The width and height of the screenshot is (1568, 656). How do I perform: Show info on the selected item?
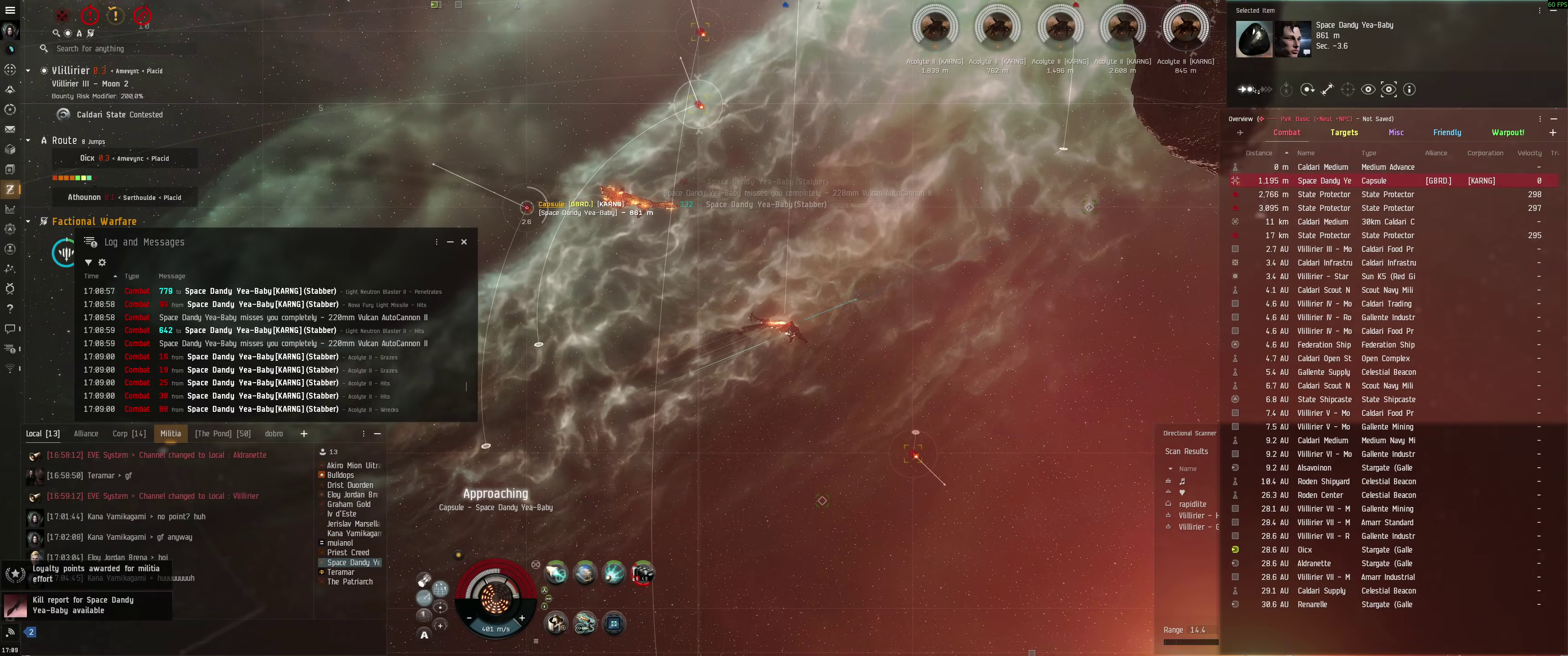tap(1408, 89)
